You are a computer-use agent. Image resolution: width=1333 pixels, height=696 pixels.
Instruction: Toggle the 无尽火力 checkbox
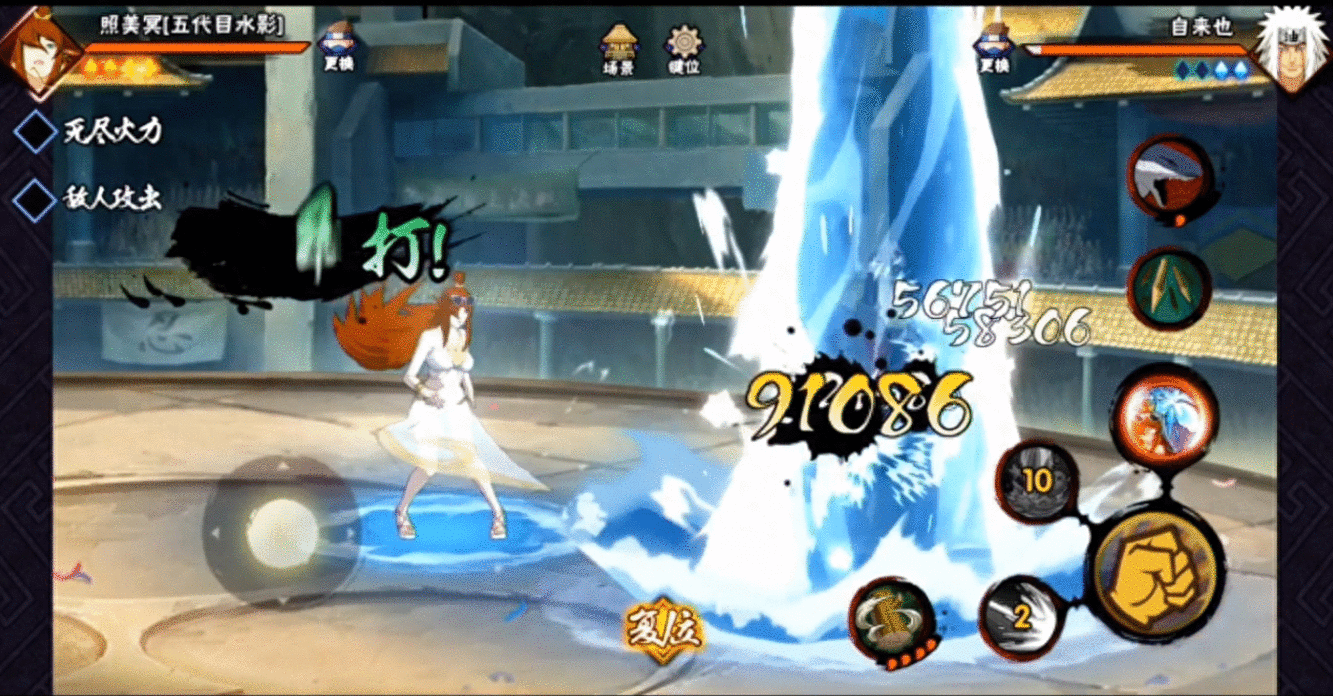pyautogui.click(x=36, y=131)
